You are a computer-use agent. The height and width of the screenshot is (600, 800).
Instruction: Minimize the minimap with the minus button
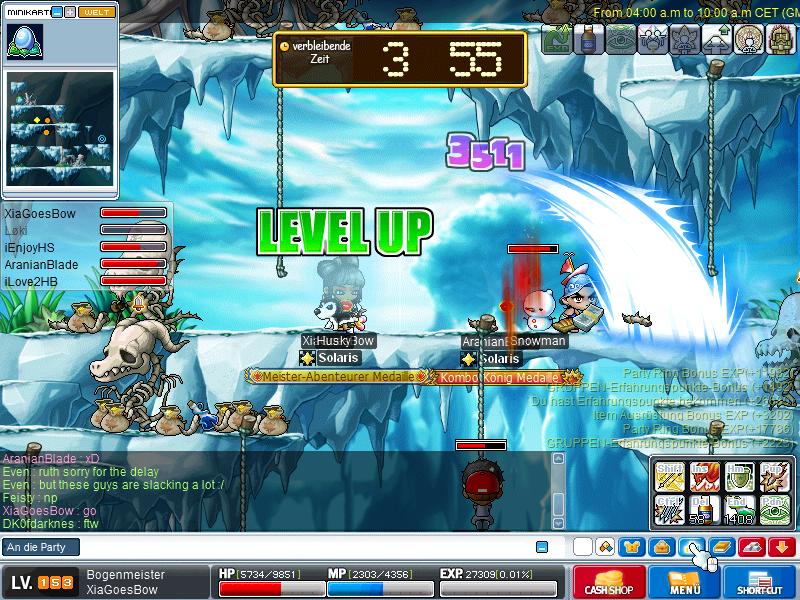pos(55,12)
